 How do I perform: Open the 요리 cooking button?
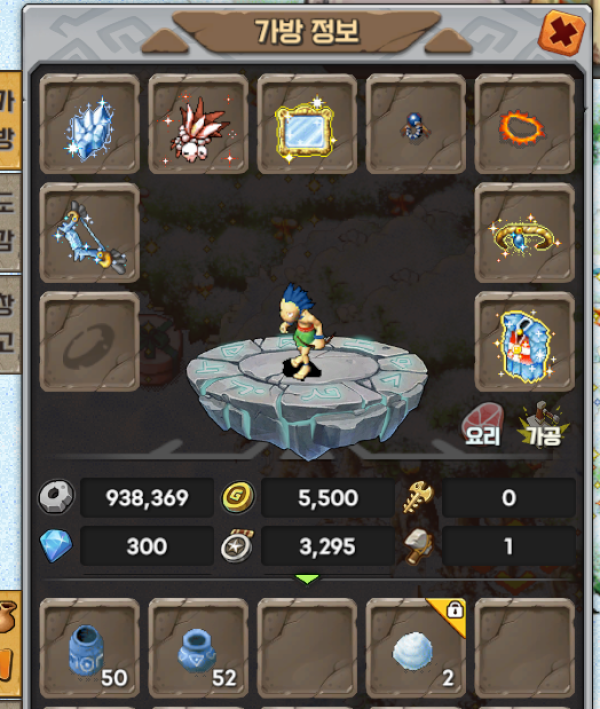[x=484, y=423]
